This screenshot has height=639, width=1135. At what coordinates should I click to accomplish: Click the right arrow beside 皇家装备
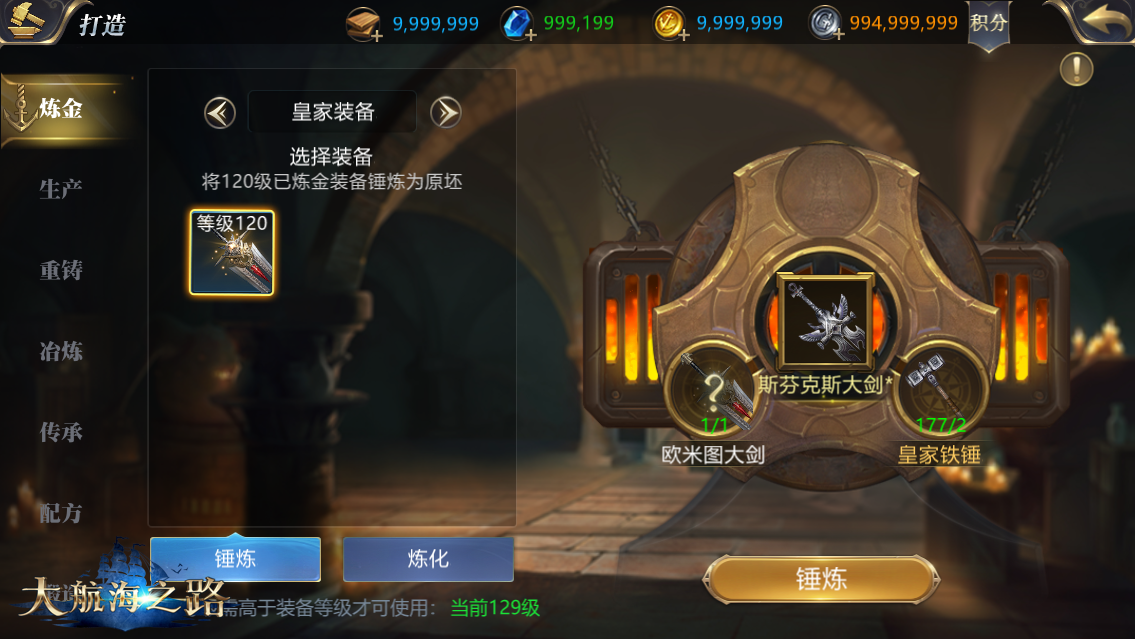[445, 112]
